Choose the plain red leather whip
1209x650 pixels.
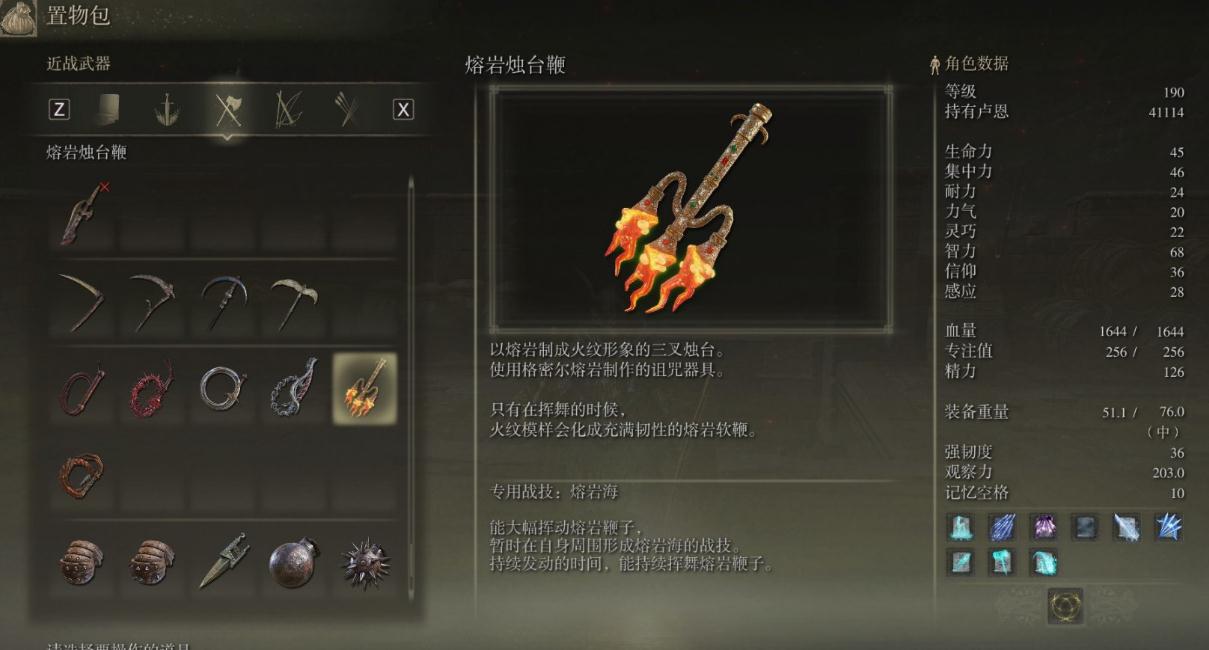(84, 388)
